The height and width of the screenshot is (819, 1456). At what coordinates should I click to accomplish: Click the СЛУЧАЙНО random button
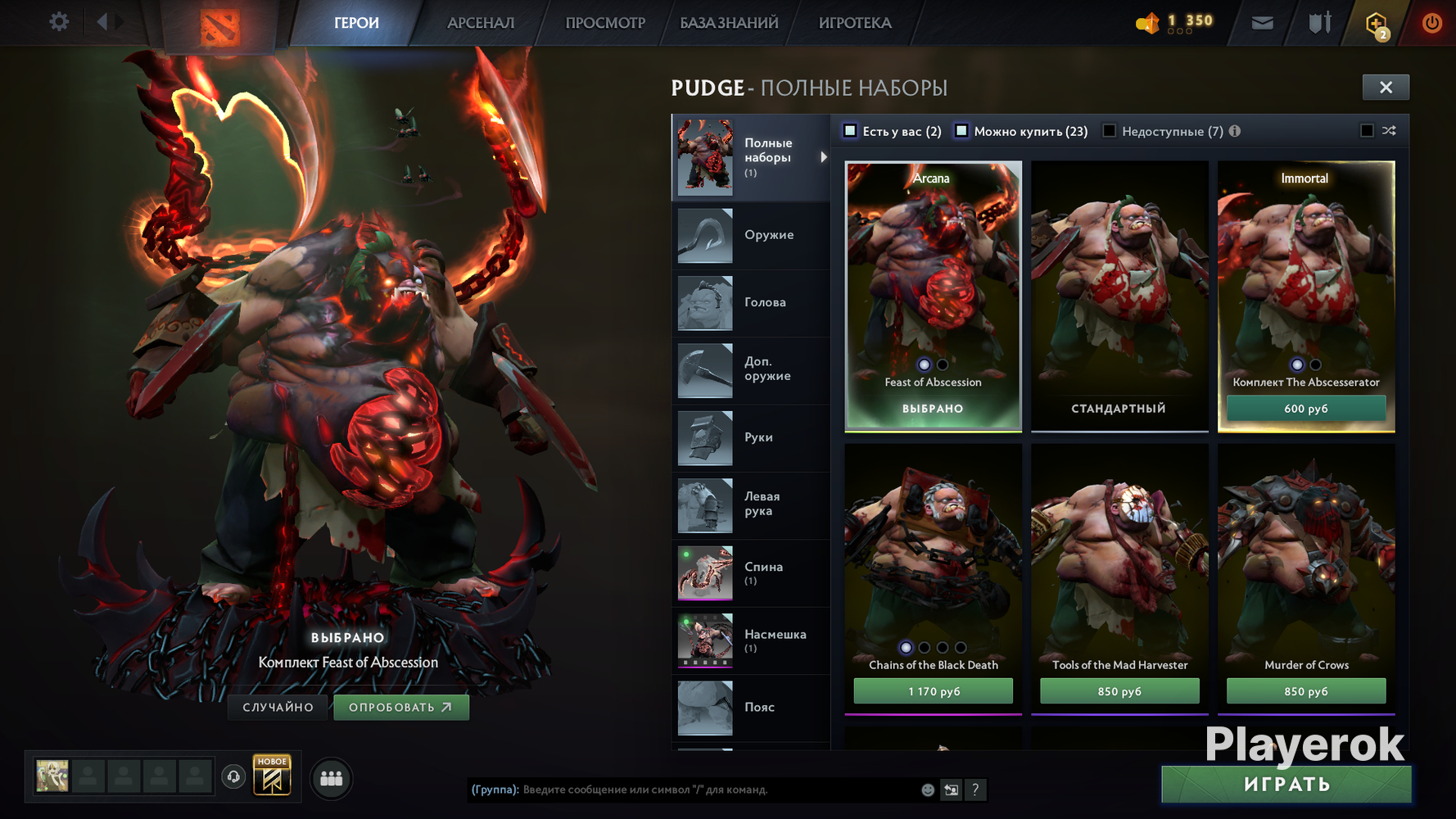[x=278, y=708]
